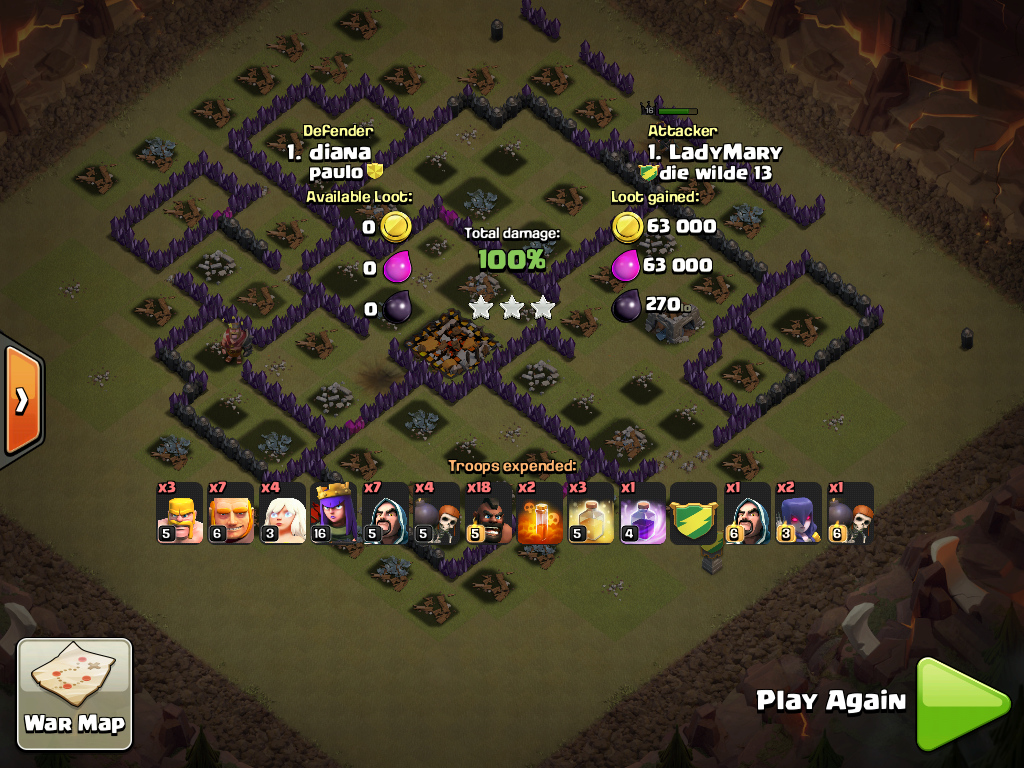
Task: Choose the Giant x7 troop icon
Action: (232, 514)
